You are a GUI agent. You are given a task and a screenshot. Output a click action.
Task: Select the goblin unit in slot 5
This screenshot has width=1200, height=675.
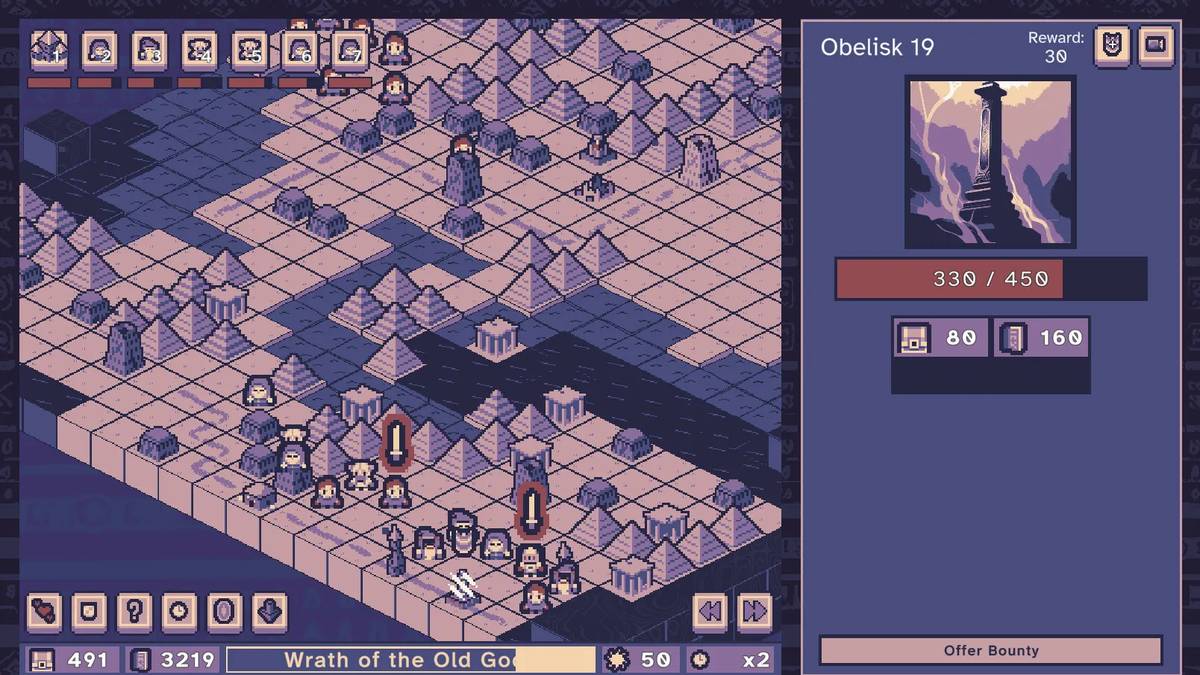point(249,50)
